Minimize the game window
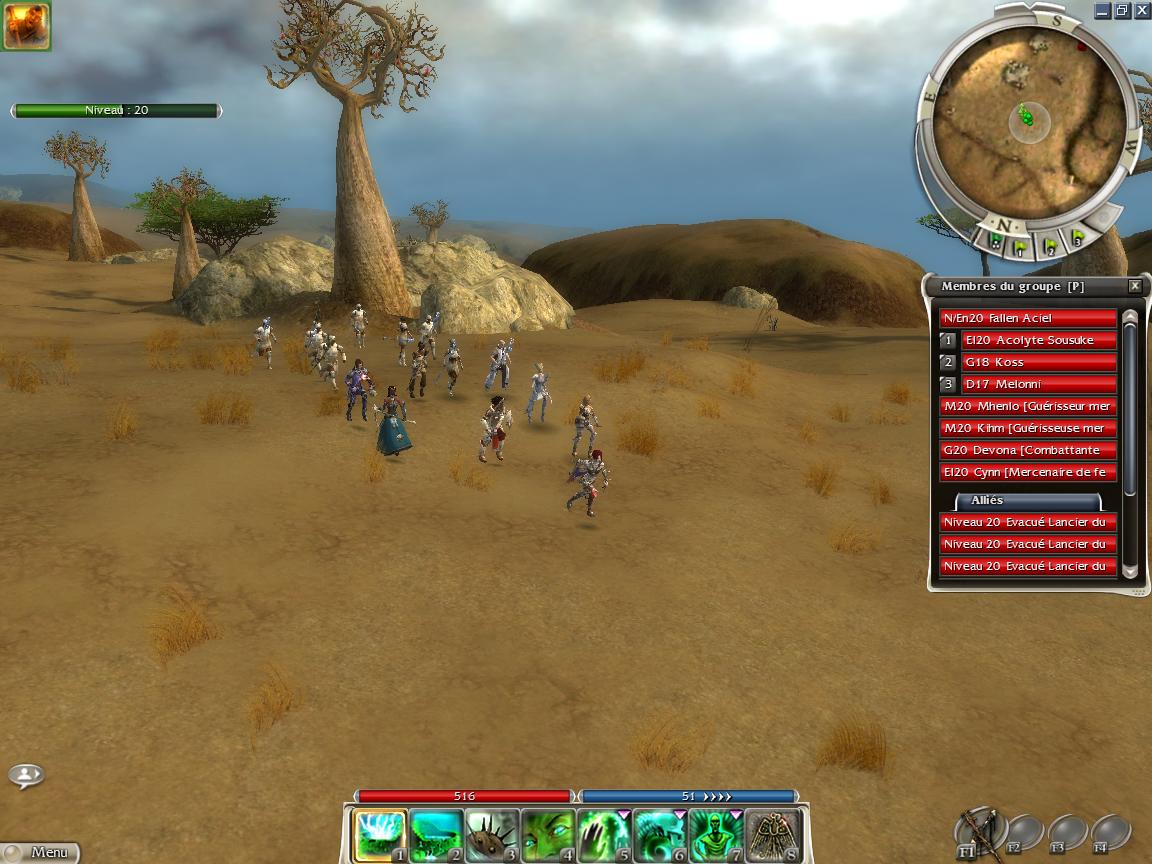 (1102, 10)
